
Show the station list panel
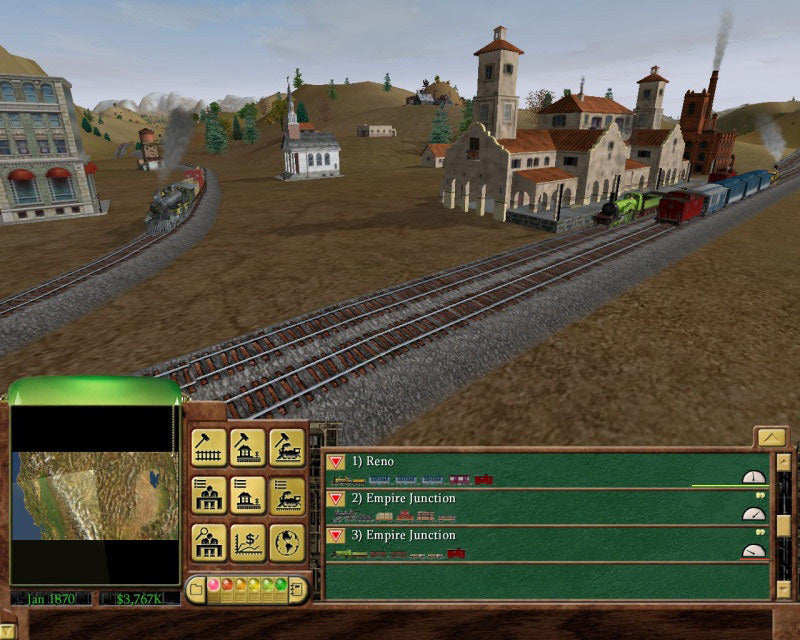(248, 495)
